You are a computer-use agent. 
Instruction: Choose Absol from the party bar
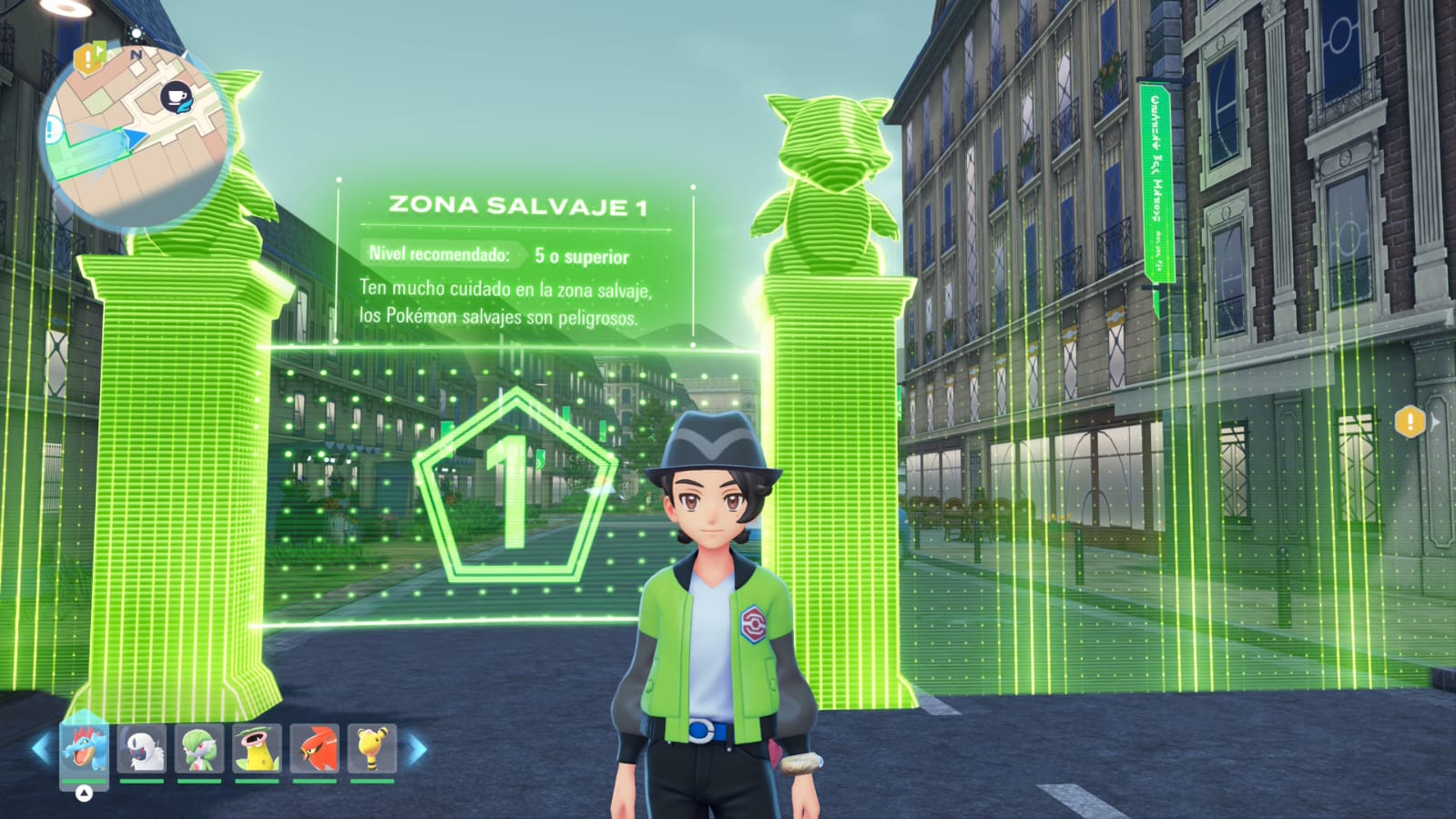(142, 749)
